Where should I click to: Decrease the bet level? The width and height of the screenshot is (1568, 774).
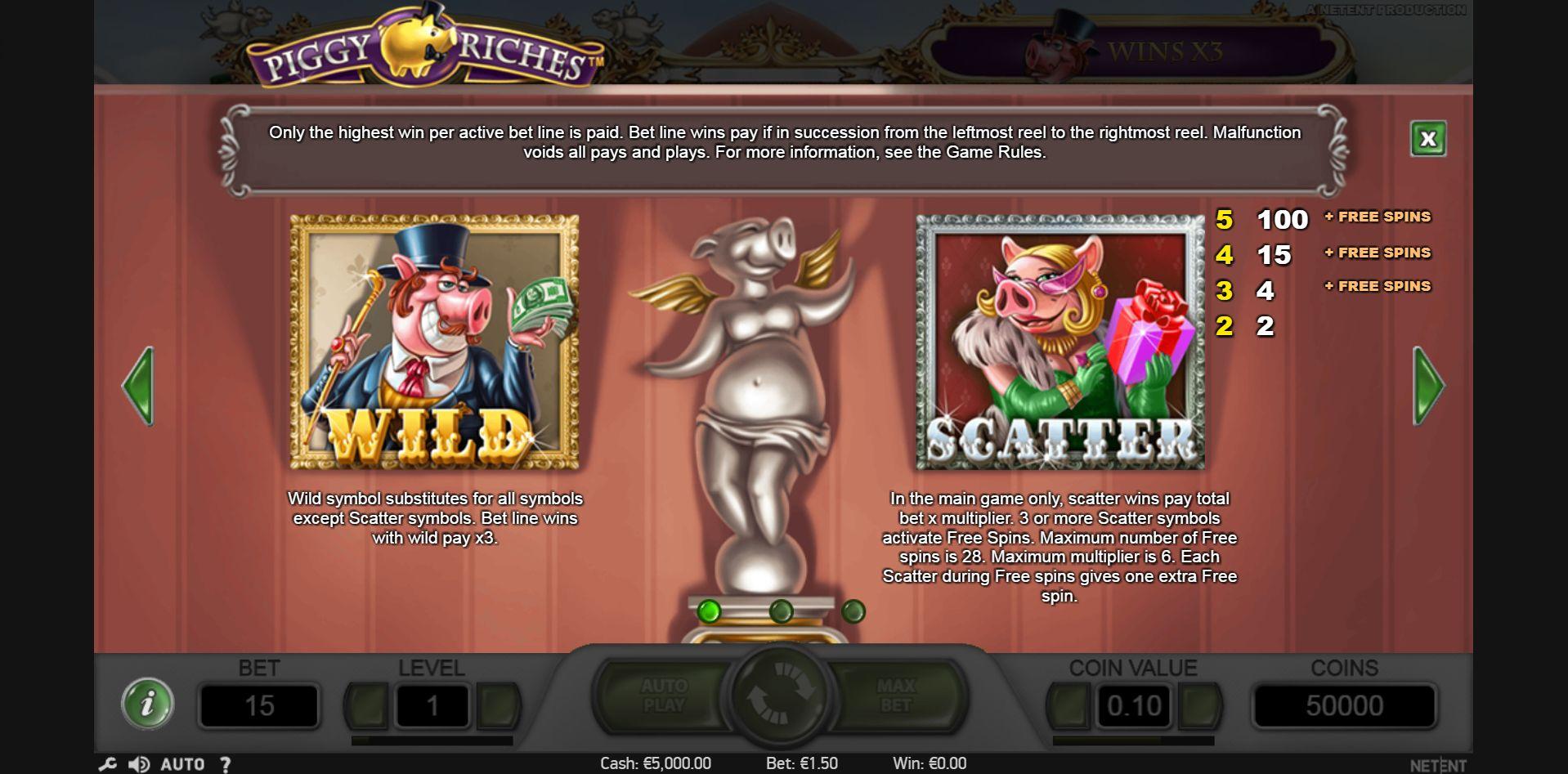pos(367,705)
